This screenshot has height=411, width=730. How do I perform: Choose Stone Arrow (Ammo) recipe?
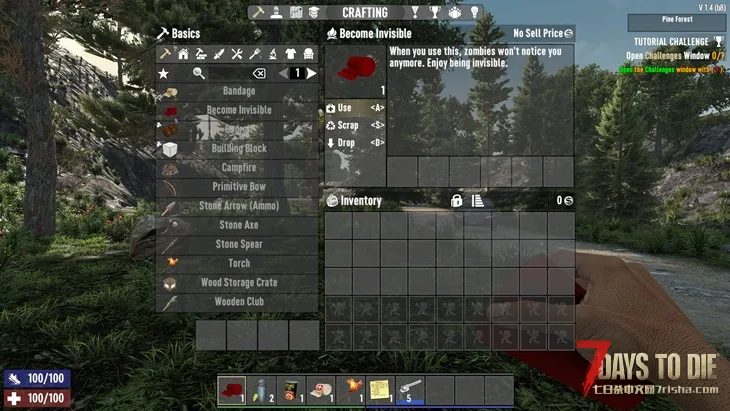[238, 206]
